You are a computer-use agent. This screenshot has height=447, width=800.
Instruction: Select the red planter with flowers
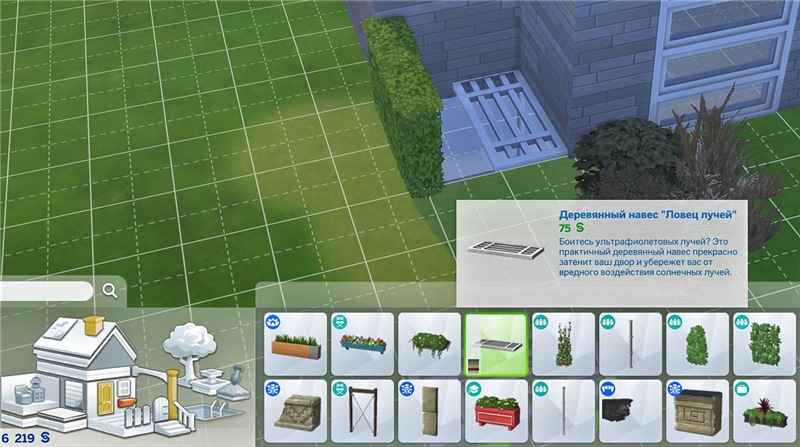point(496,411)
